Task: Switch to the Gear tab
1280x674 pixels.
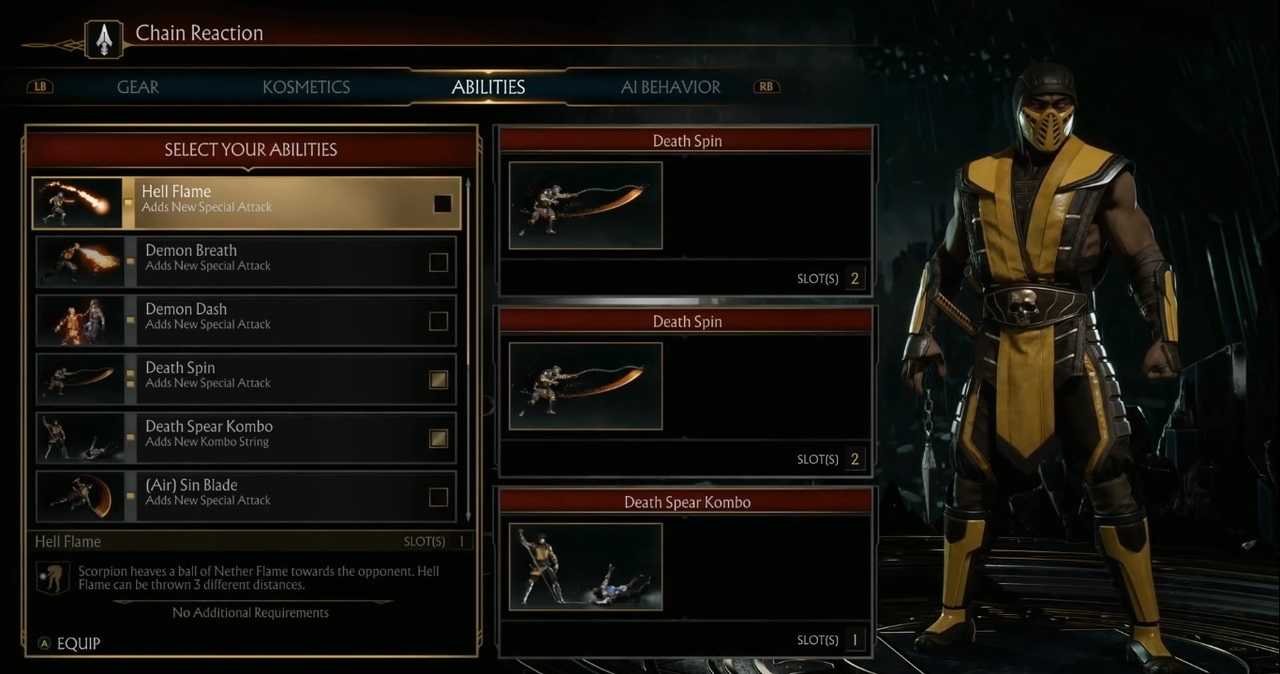Action: pyautogui.click(x=138, y=87)
